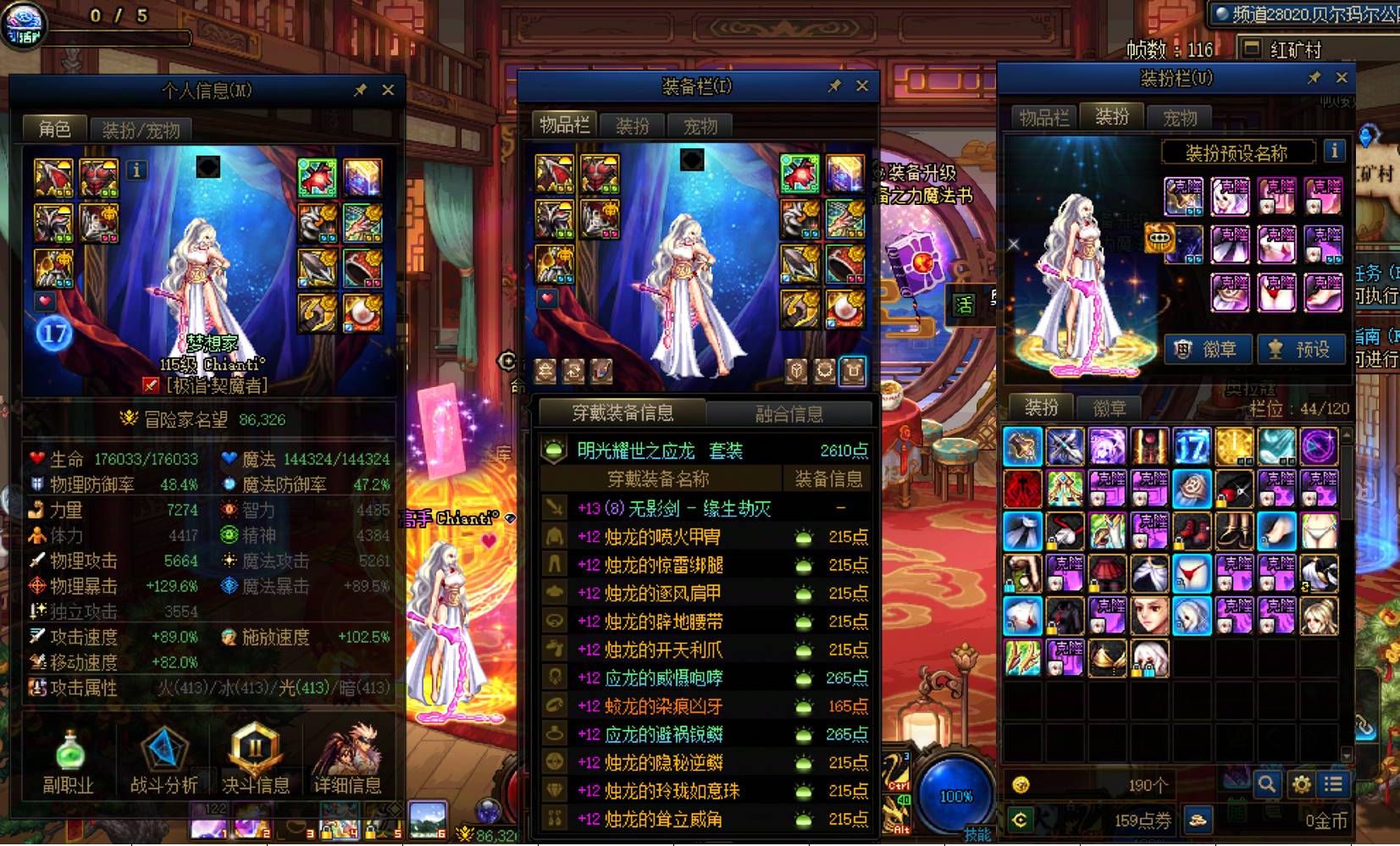Toggle the pin on the 装备栏 window
Screen dimensions: 1400x846
coord(833,86)
